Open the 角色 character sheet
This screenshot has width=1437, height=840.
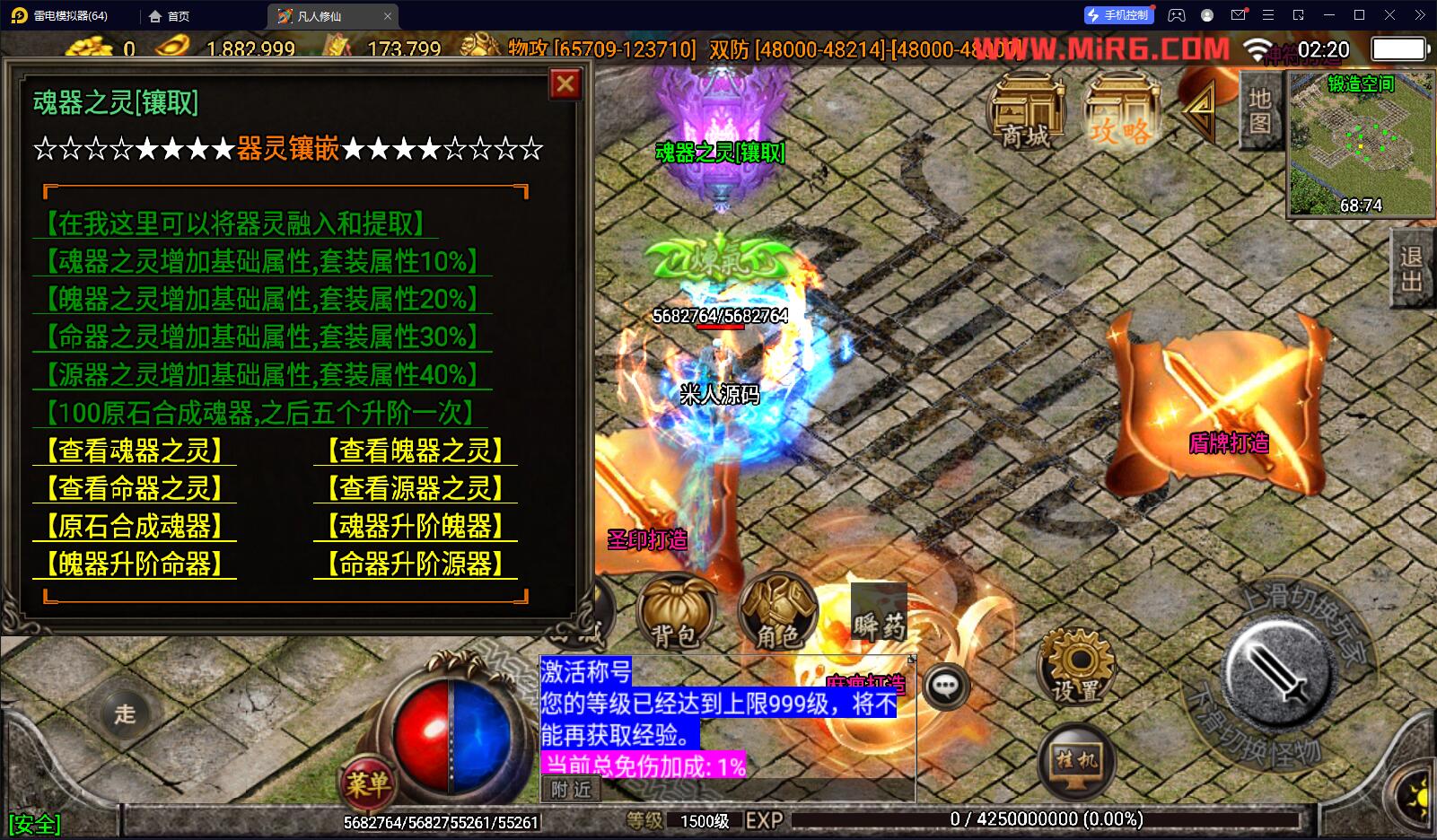tap(777, 614)
